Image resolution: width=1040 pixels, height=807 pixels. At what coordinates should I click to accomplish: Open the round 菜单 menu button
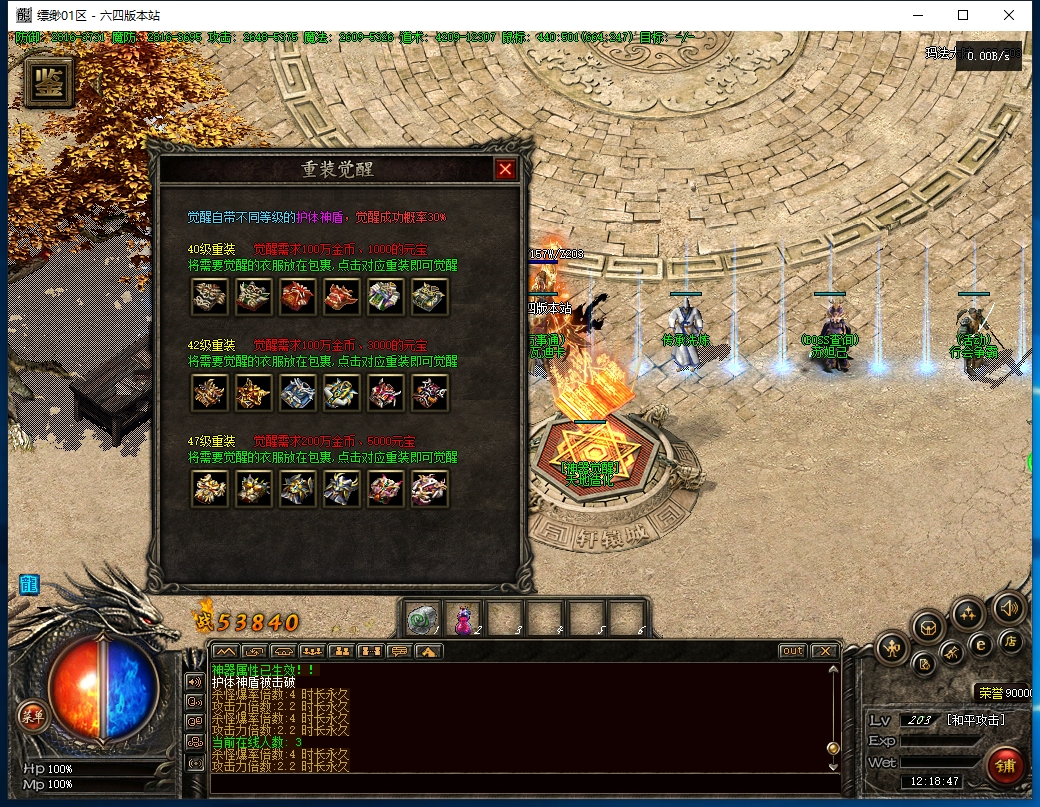(32, 715)
